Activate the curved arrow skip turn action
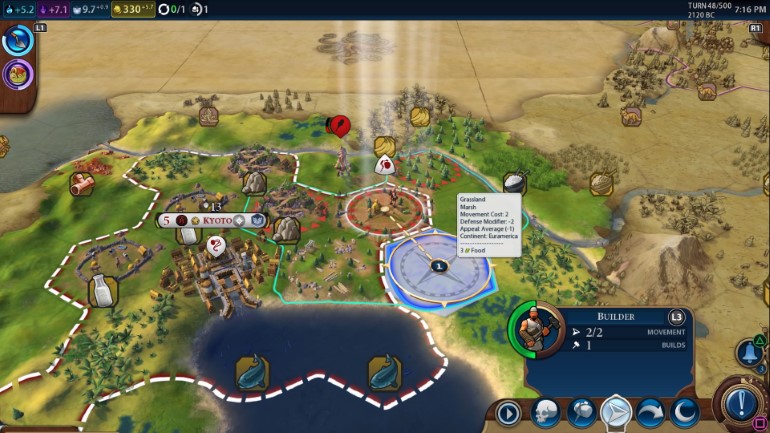The image size is (770, 433). pyautogui.click(x=649, y=411)
